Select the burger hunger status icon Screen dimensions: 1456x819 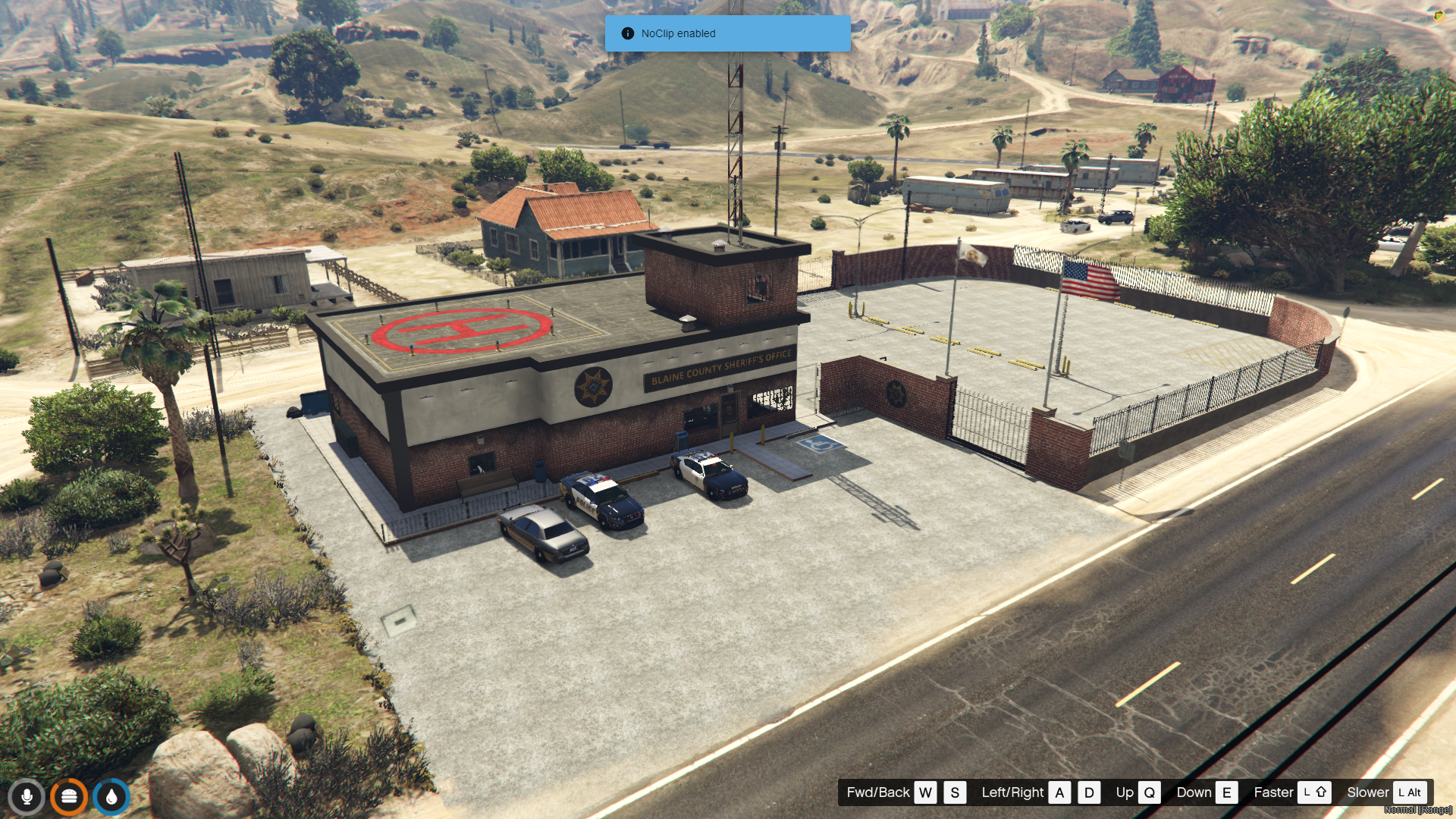click(x=69, y=797)
